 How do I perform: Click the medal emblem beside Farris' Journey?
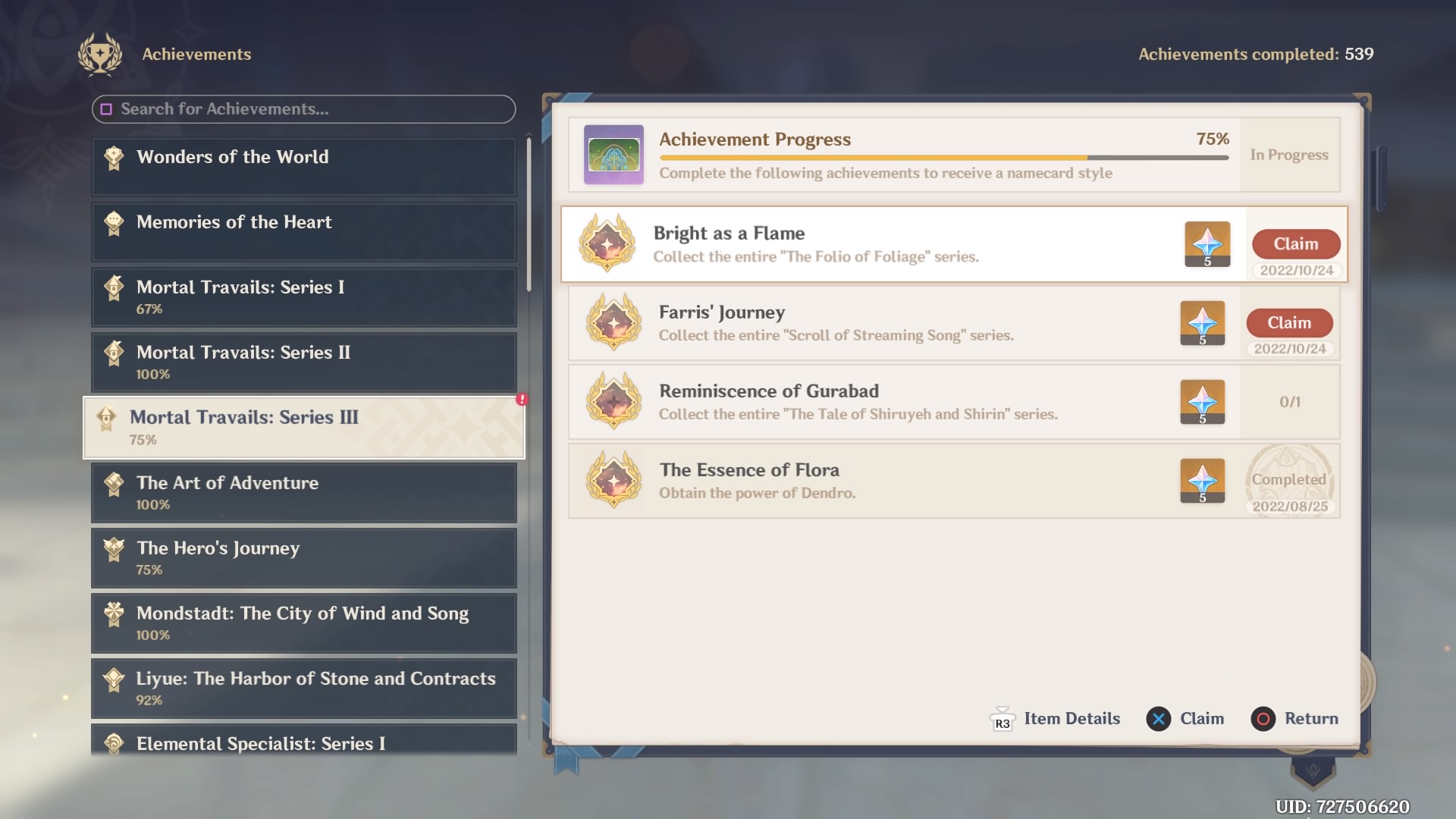[x=613, y=323]
